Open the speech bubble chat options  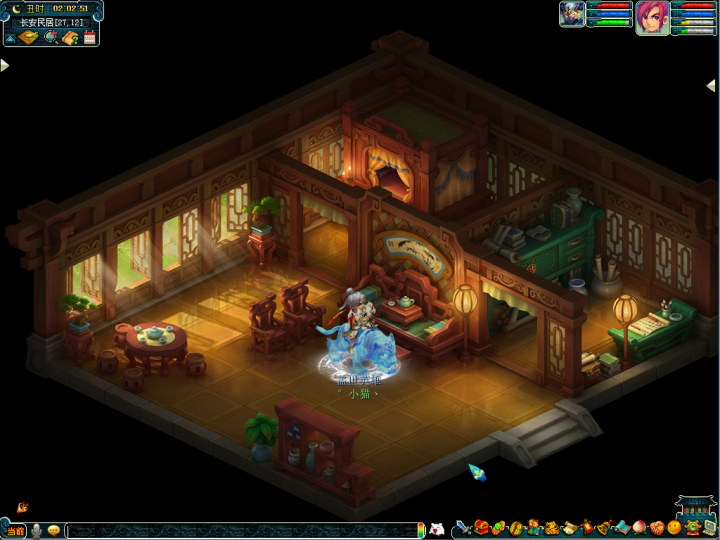pyautogui.click(x=53, y=530)
